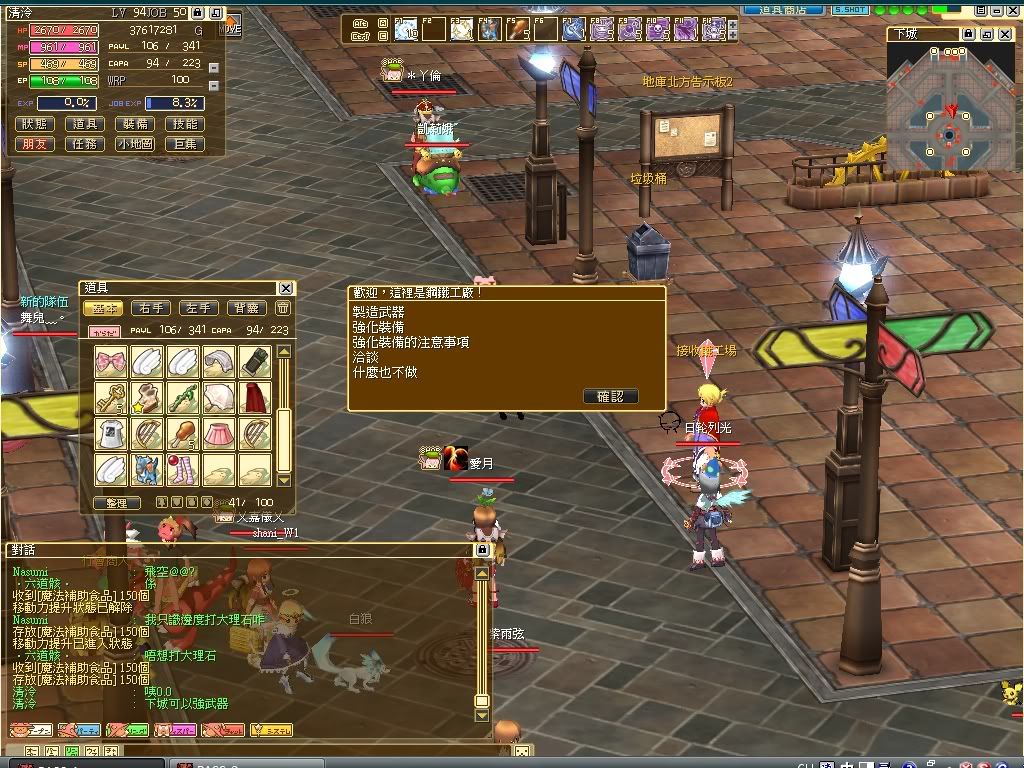Close the 道具 inventory window
The height and width of the screenshot is (768, 1024).
click(286, 289)
